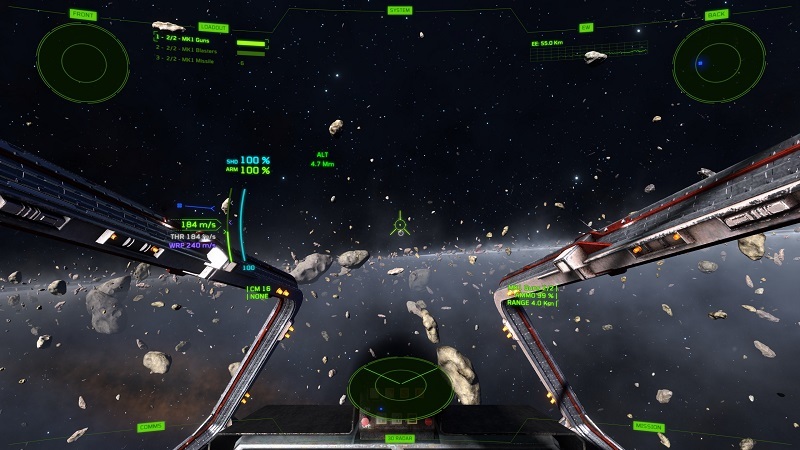
Task: Open the COMMS panel
Action: (151, 426)
